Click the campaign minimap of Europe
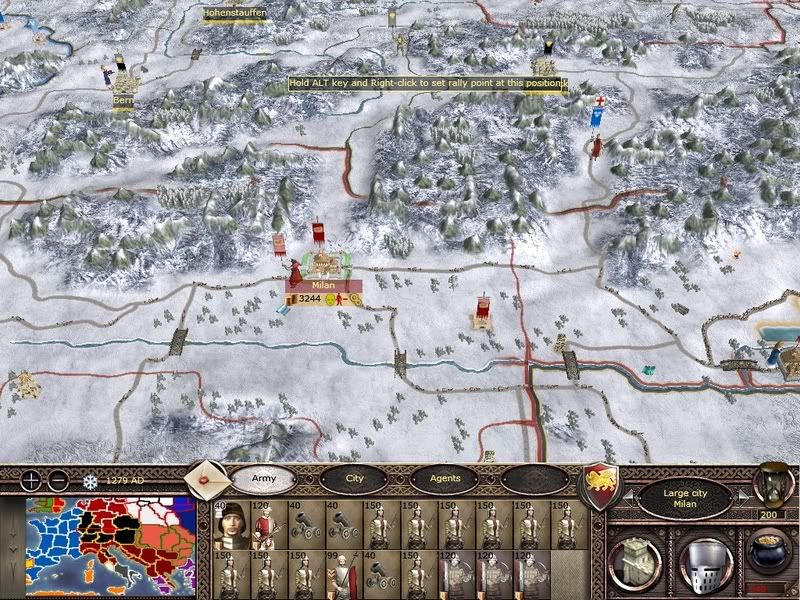 [x=112, y=545]
